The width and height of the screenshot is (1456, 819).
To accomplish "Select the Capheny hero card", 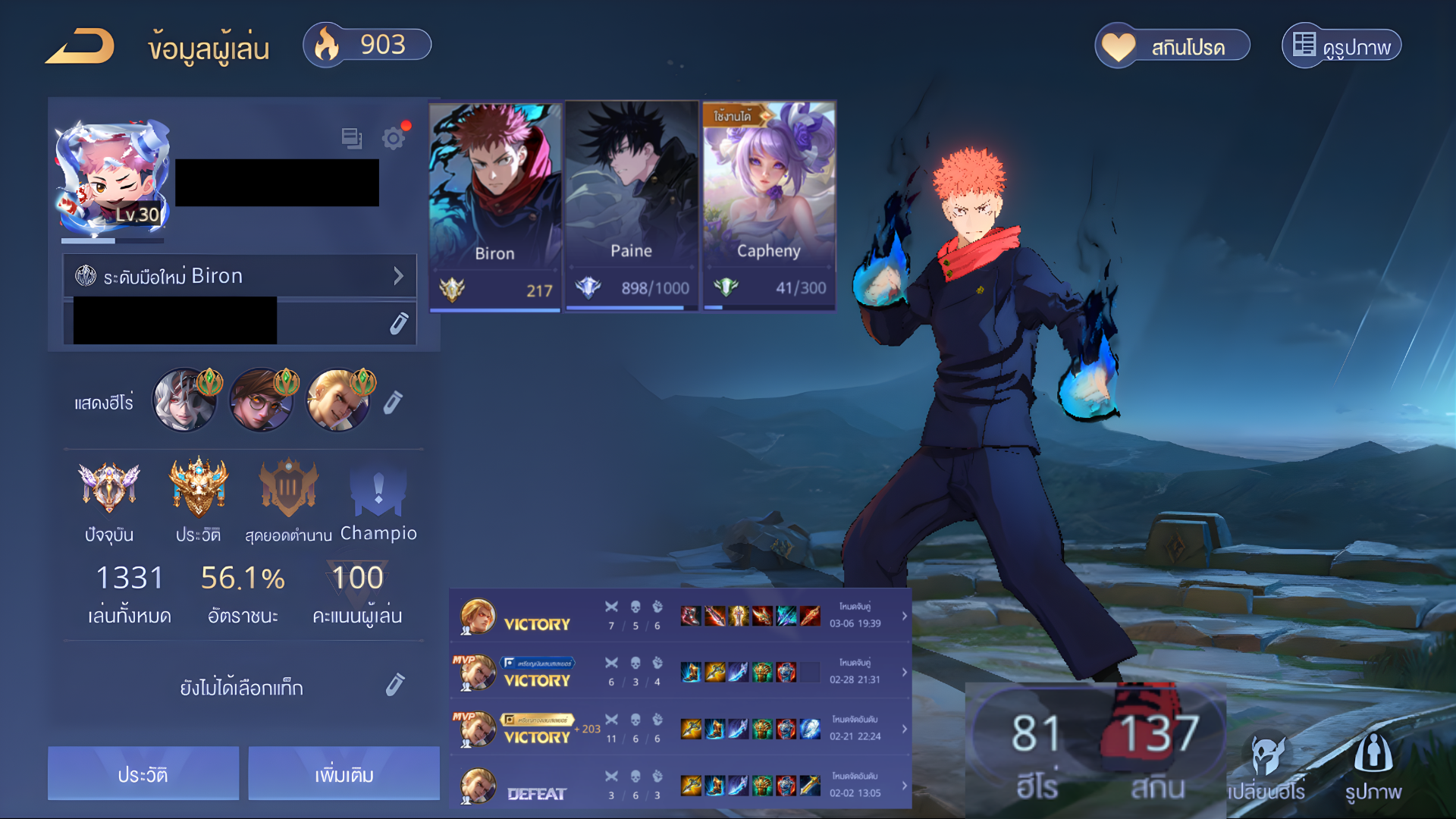I will 768,206.
